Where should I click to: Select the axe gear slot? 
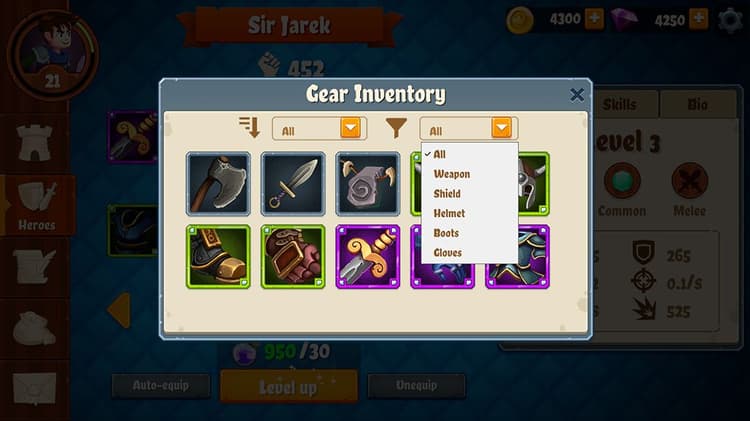tap(218, 184)
